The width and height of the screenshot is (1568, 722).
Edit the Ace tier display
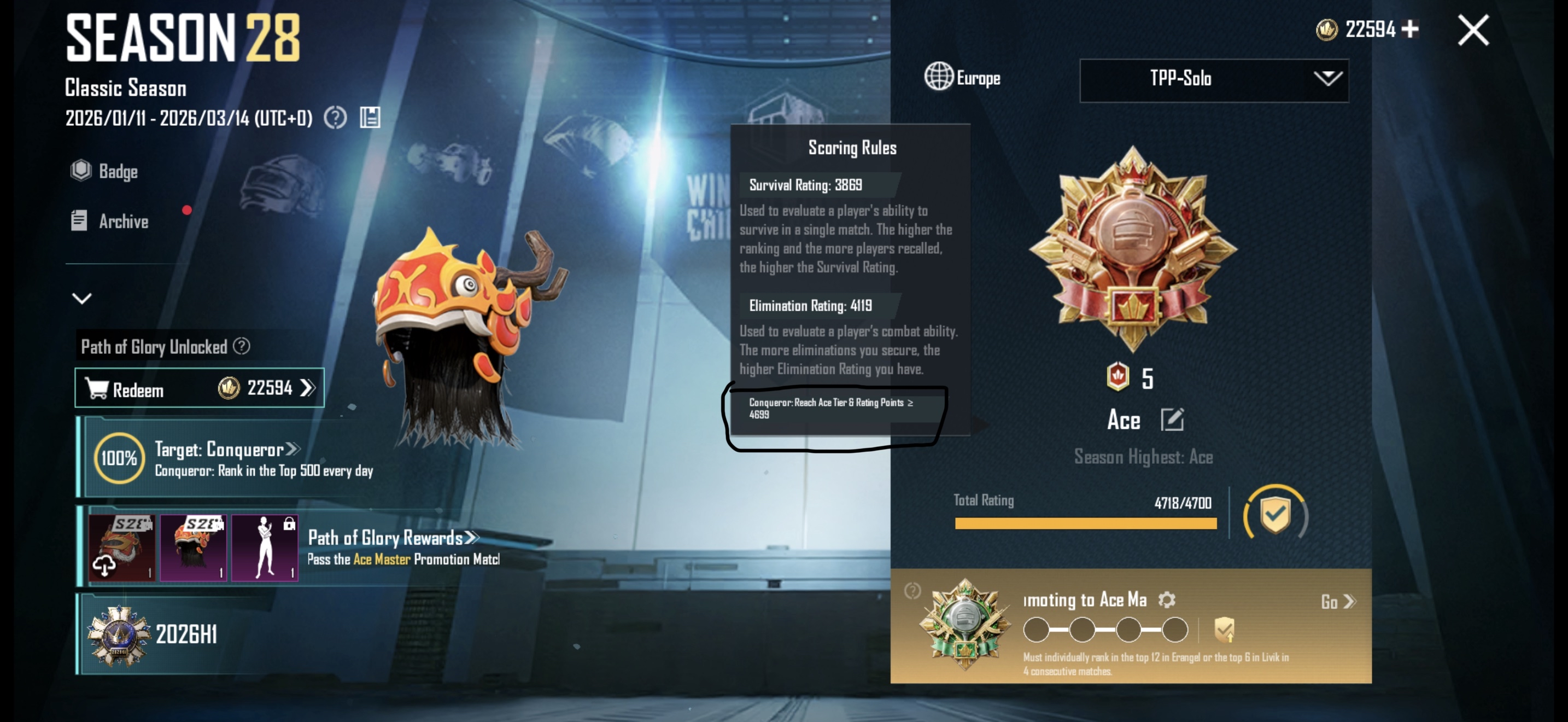[1172, 420]
